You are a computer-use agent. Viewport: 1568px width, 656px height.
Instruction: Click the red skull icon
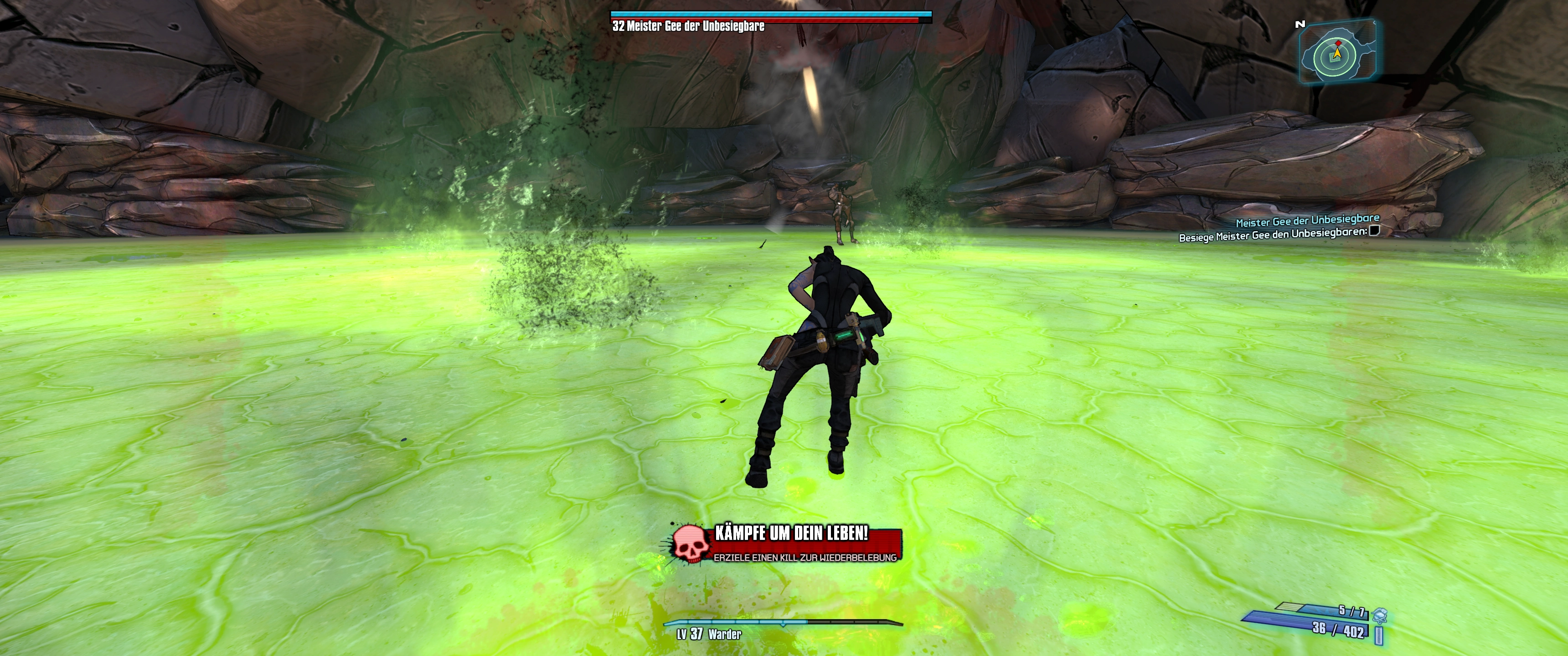tap(691, 543)
